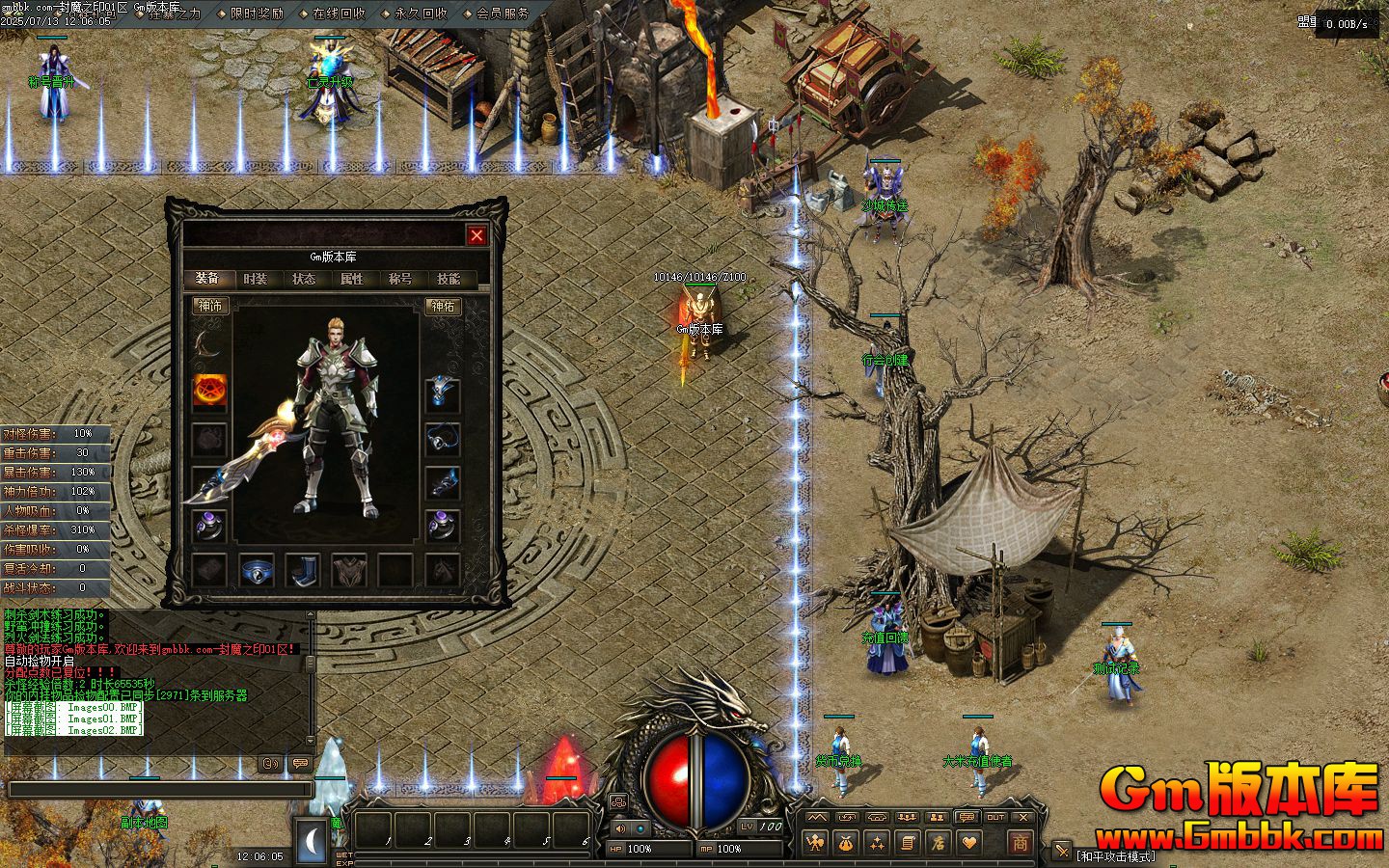This screenshot has width=1389, height=868.
Task: Open the 会员服务 menu
Action: [x=503, y=14]
